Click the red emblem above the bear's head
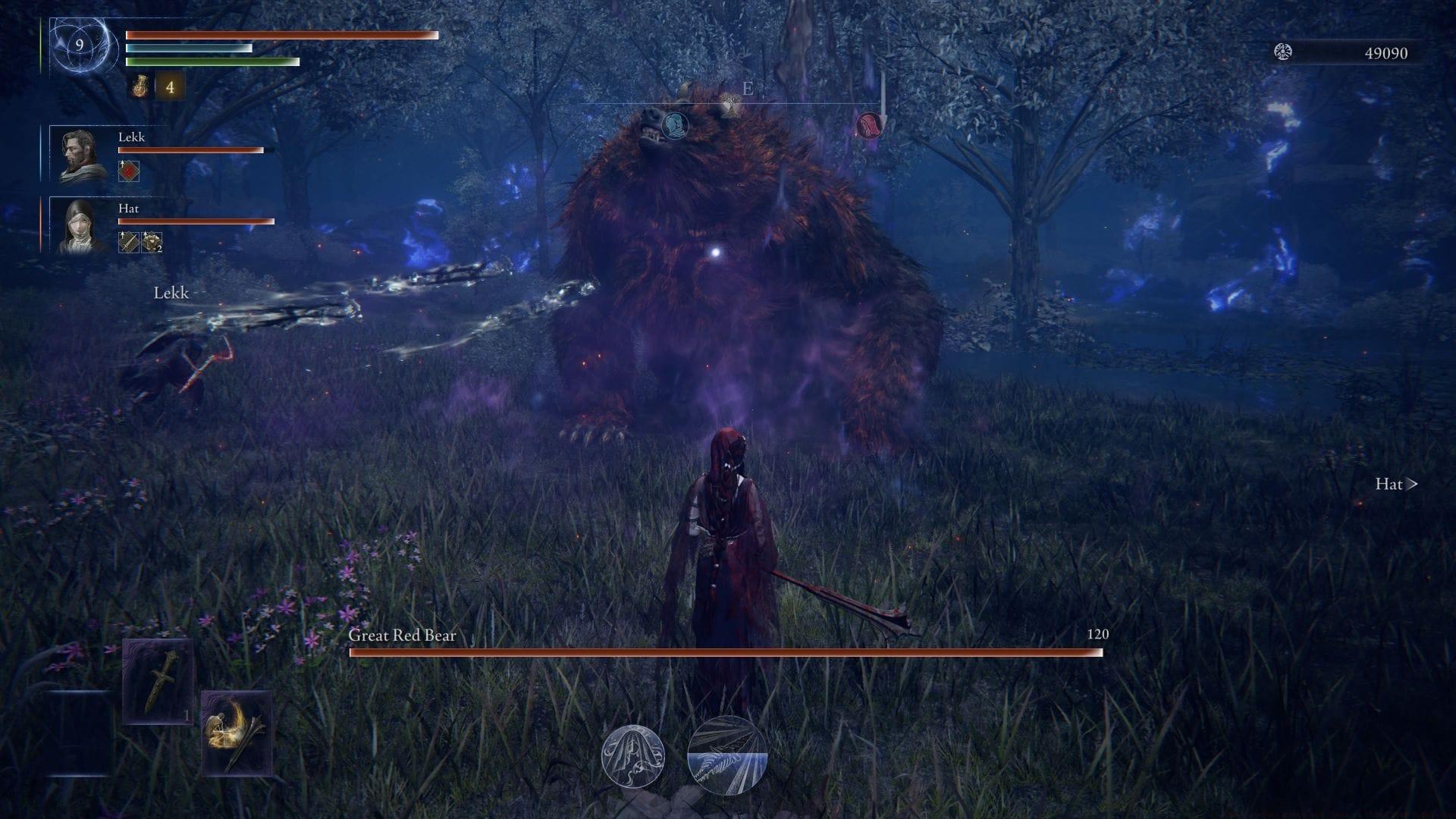Image resolution: width=1456 pixels, height=819 pixels. pos(869,126)
